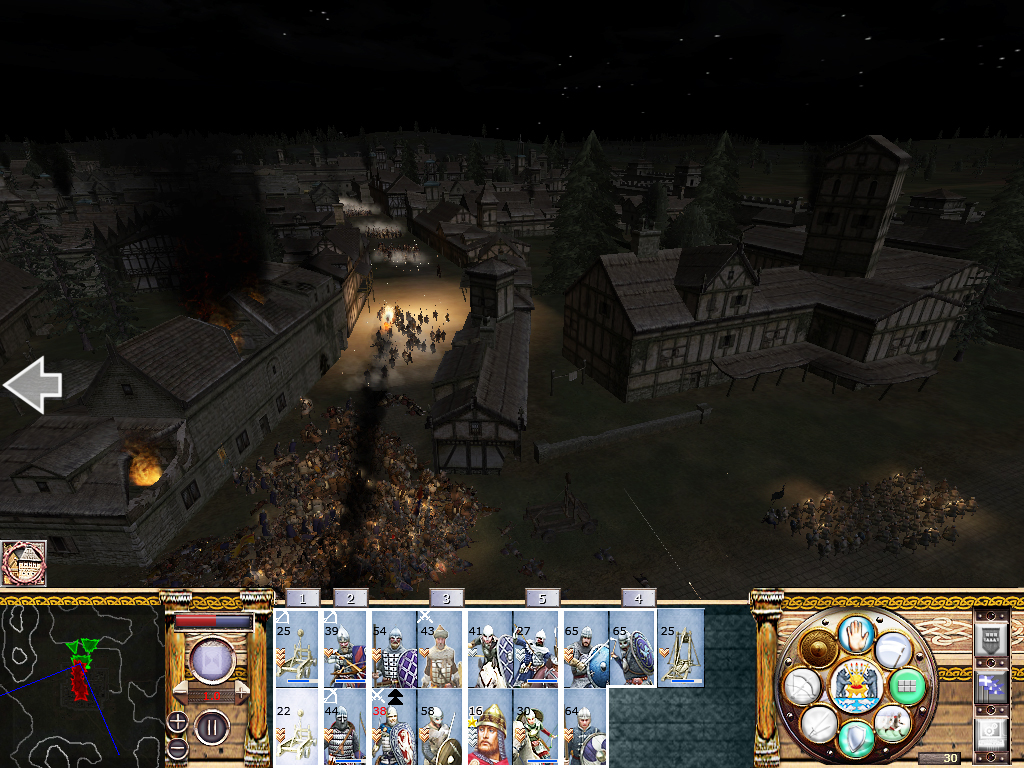Toggle the green formation grid button
Screen dimensions: 1024x768
(x=908, y=686)
